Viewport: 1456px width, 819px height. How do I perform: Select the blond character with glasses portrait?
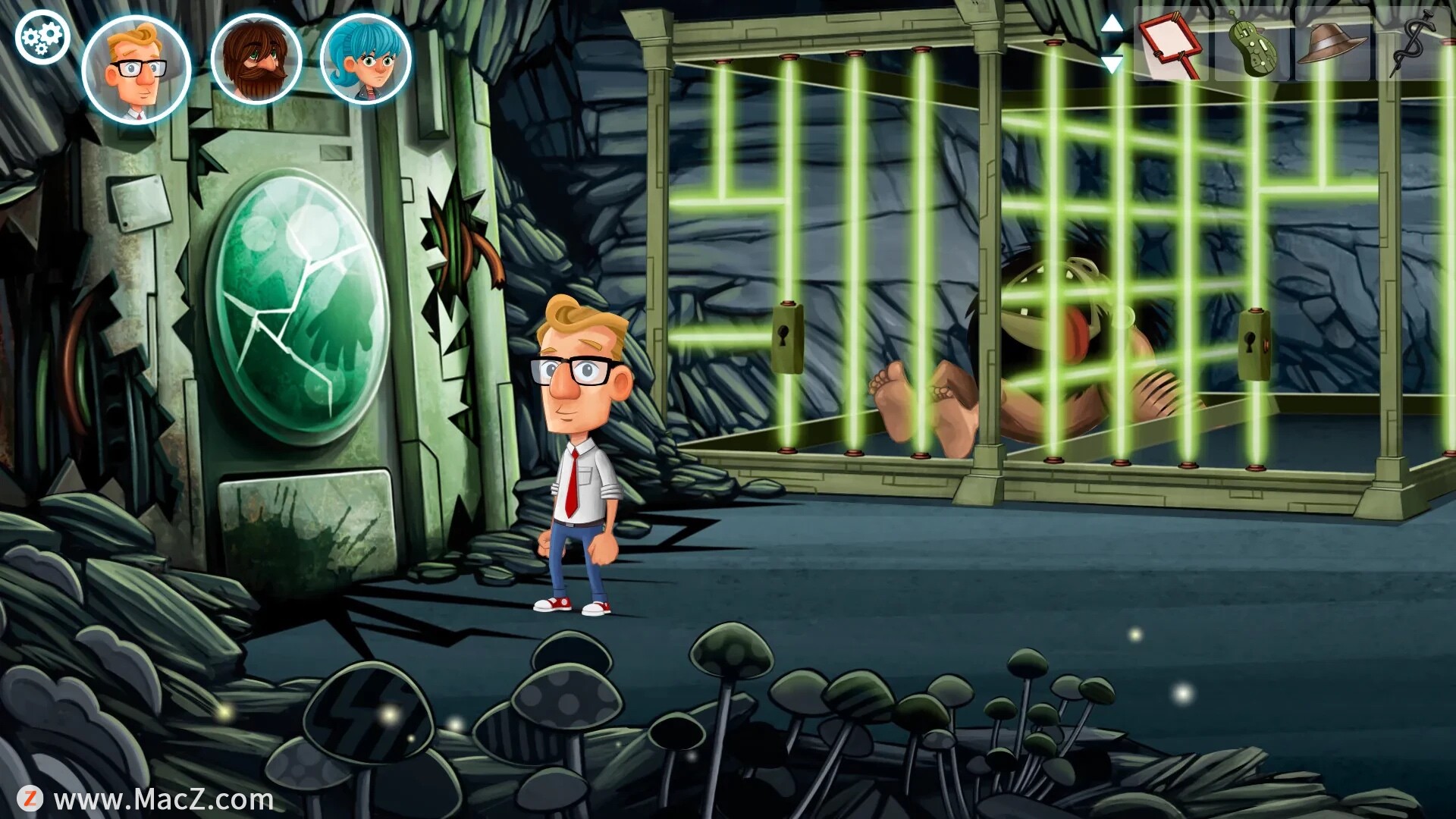coord(136,68)
